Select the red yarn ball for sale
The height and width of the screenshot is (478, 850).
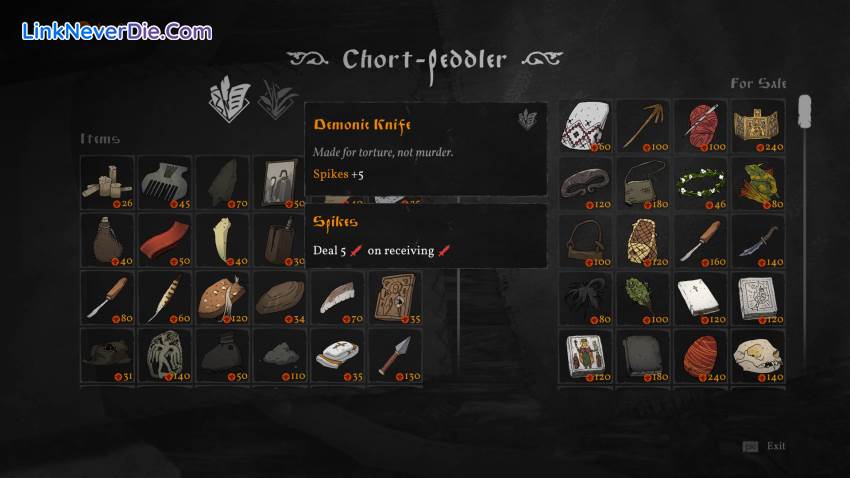700,125
